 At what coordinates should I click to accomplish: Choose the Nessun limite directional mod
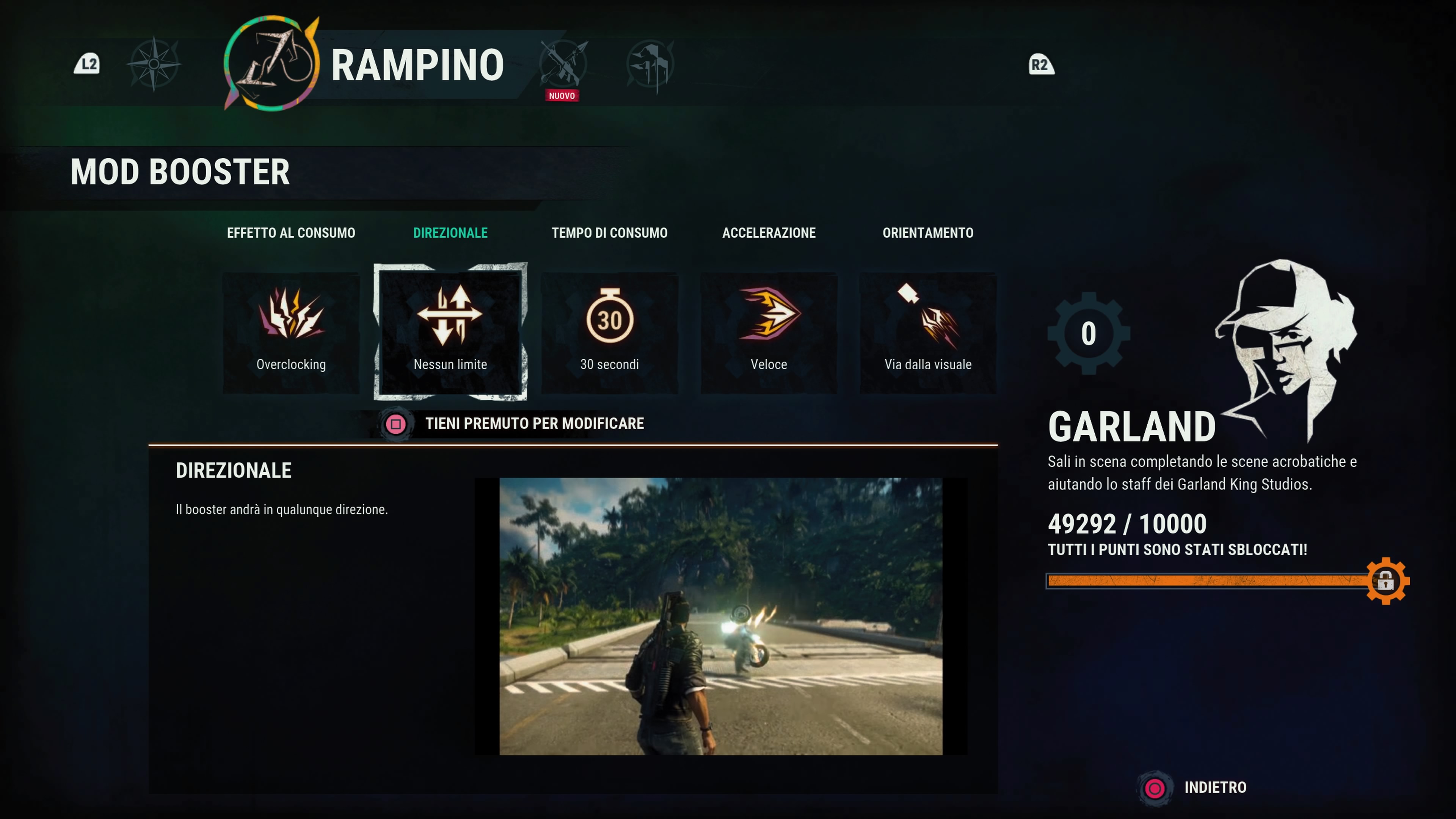[x=450, y=333]
